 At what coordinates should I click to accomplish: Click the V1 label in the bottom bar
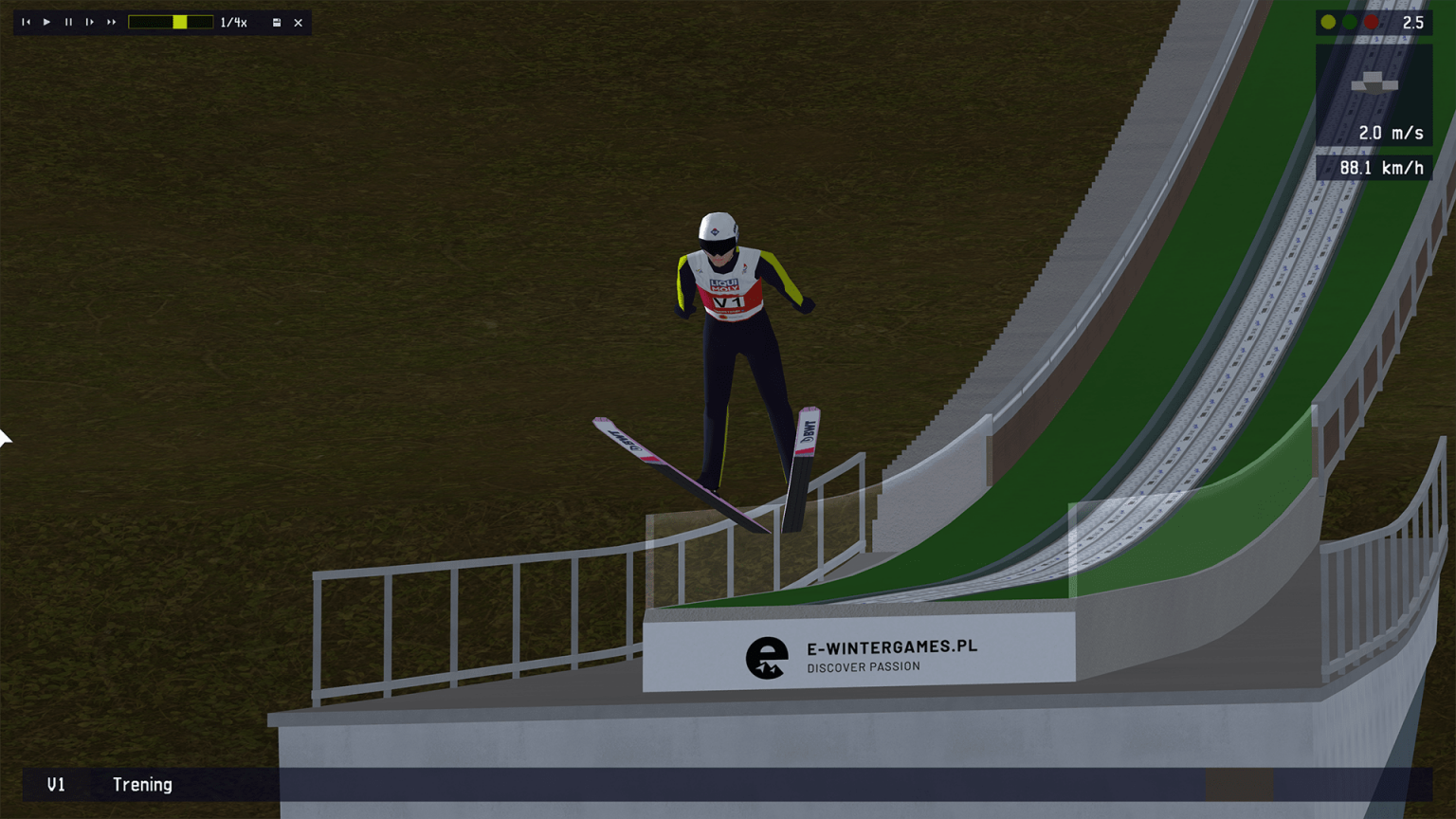pos(56,785)
